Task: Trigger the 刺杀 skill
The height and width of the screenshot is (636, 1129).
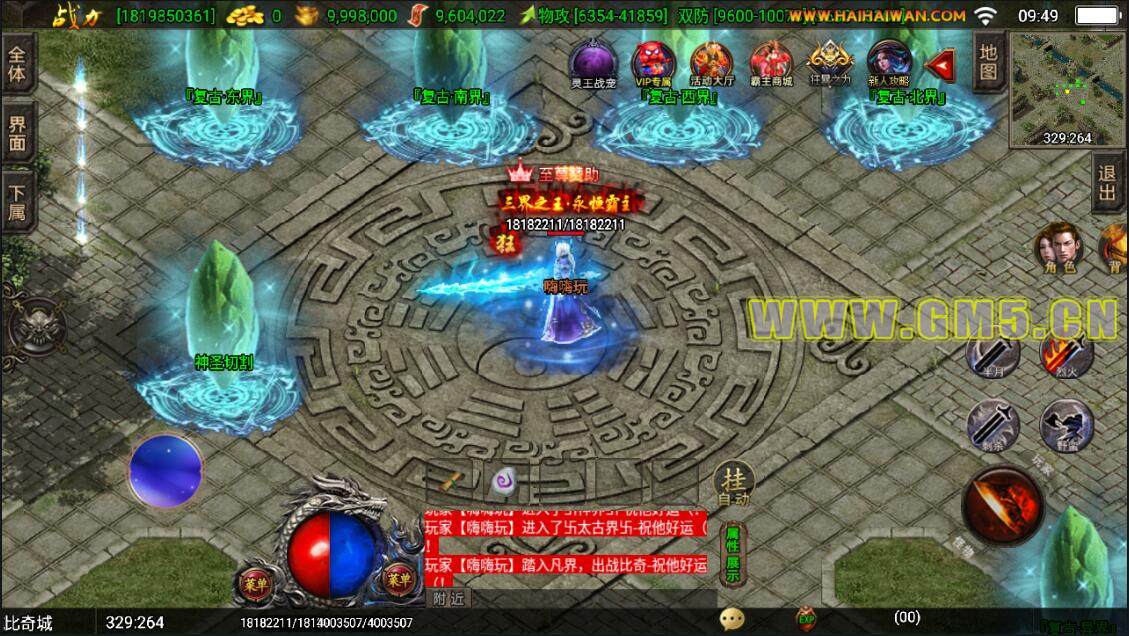Action: click(994, 425)
